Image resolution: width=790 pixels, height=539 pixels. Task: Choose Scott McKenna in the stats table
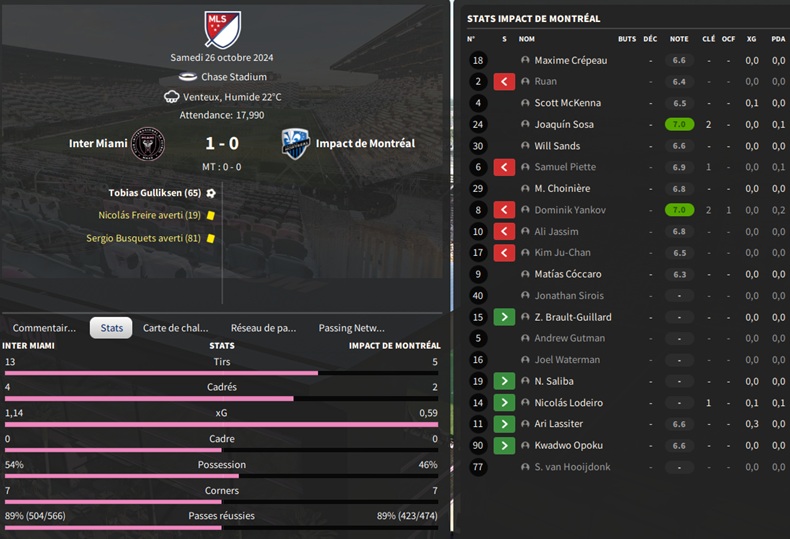tap(567, 103)
